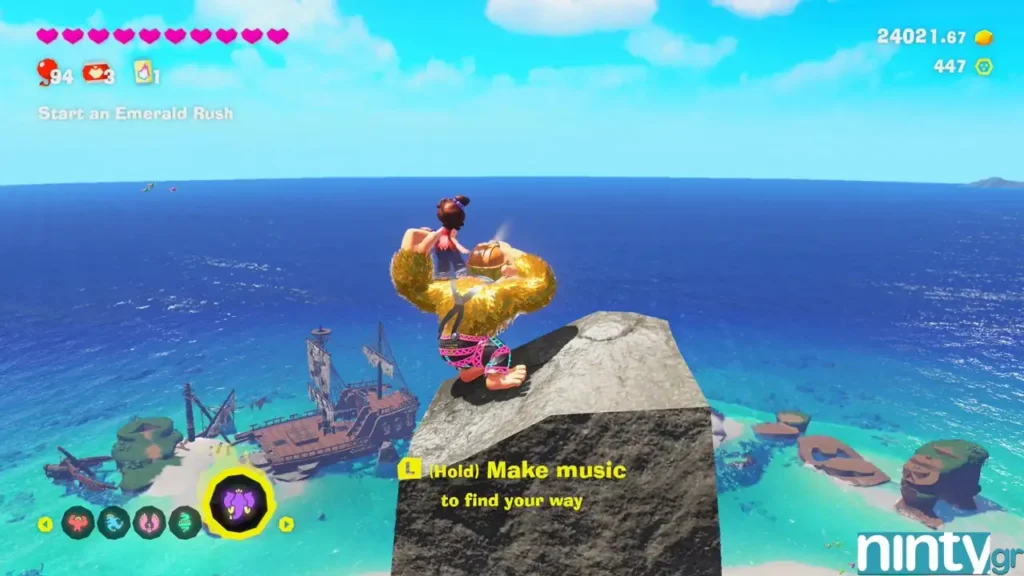Screen dimensions: 1024x576
Task: Use the red heart juice item icon
Action: click(96, 72)
